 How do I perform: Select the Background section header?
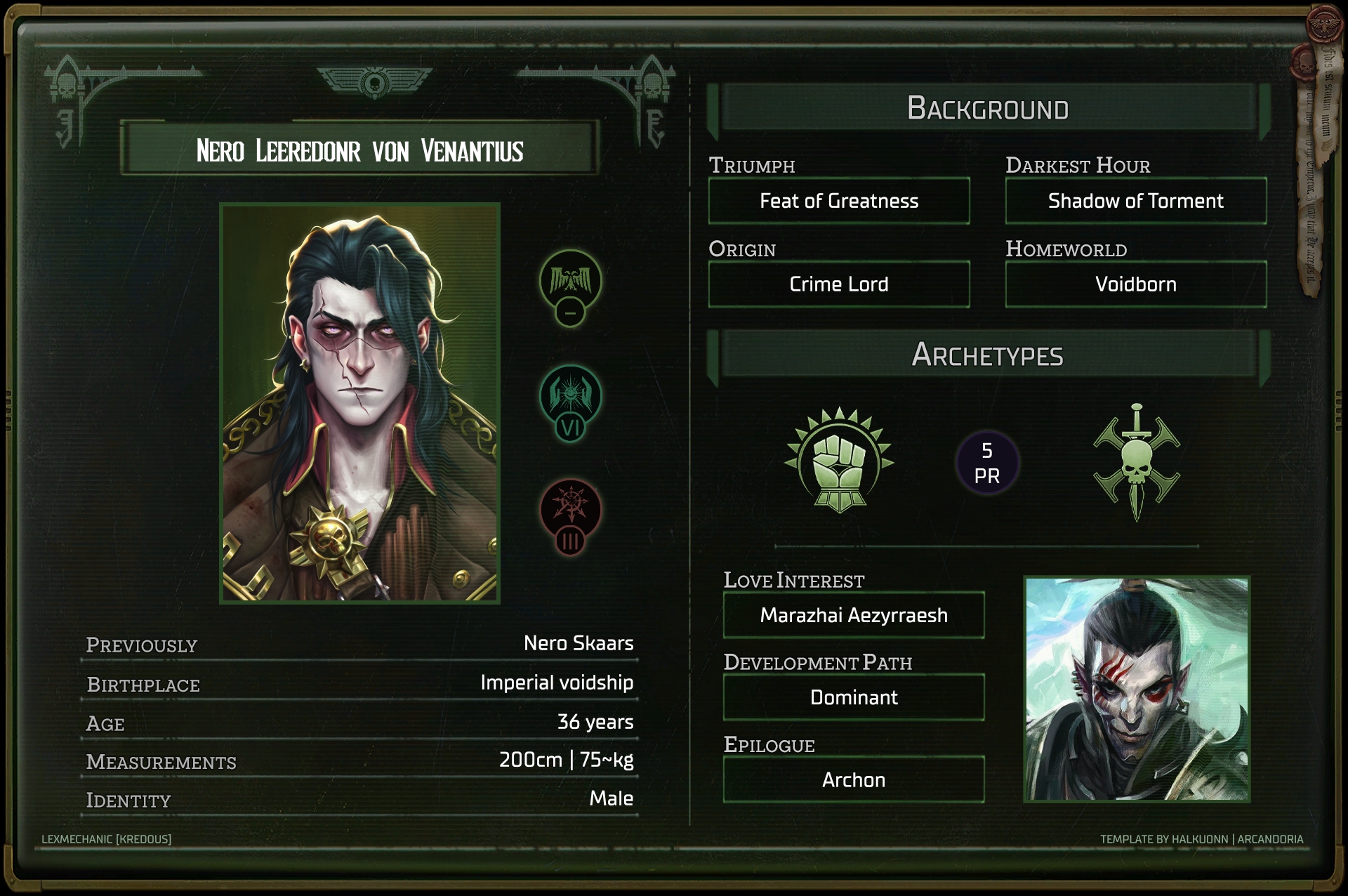pos(988,109)
